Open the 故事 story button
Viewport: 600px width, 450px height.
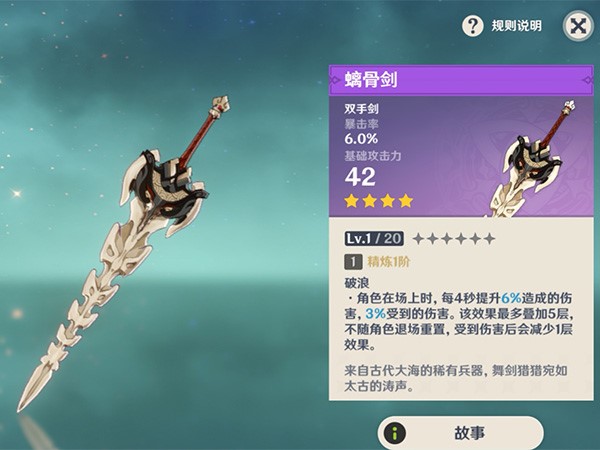point(460,433)
